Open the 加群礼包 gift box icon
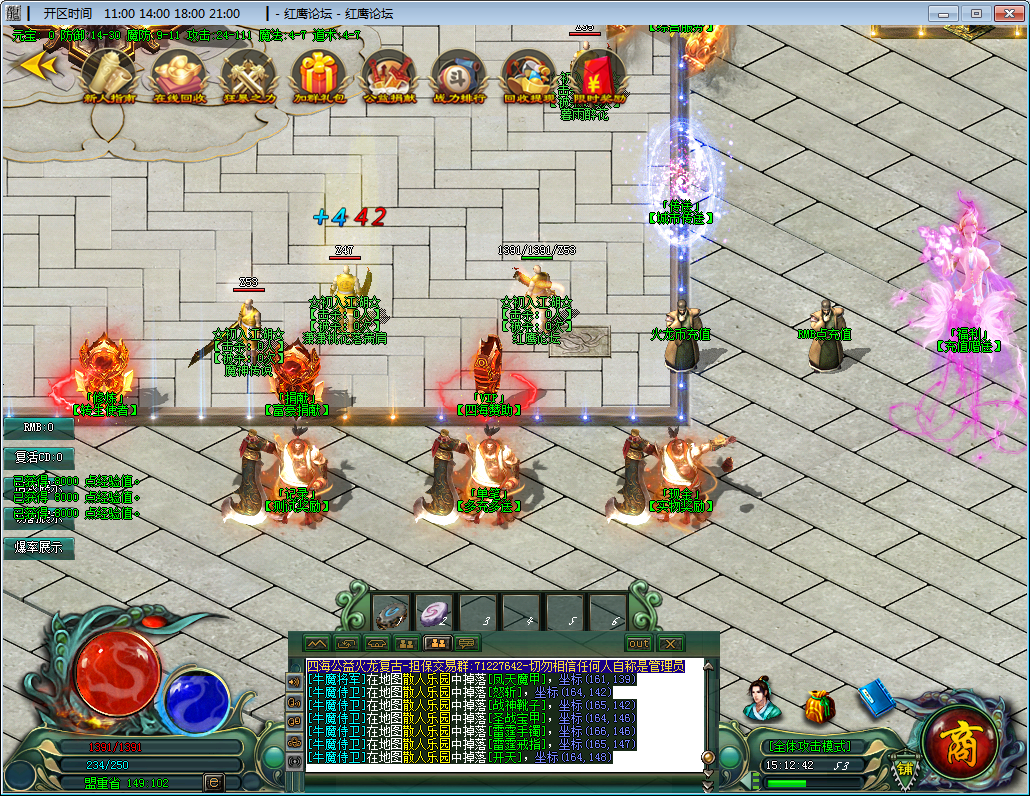Viewport: 1030px width, 796px height. (319, 73)
